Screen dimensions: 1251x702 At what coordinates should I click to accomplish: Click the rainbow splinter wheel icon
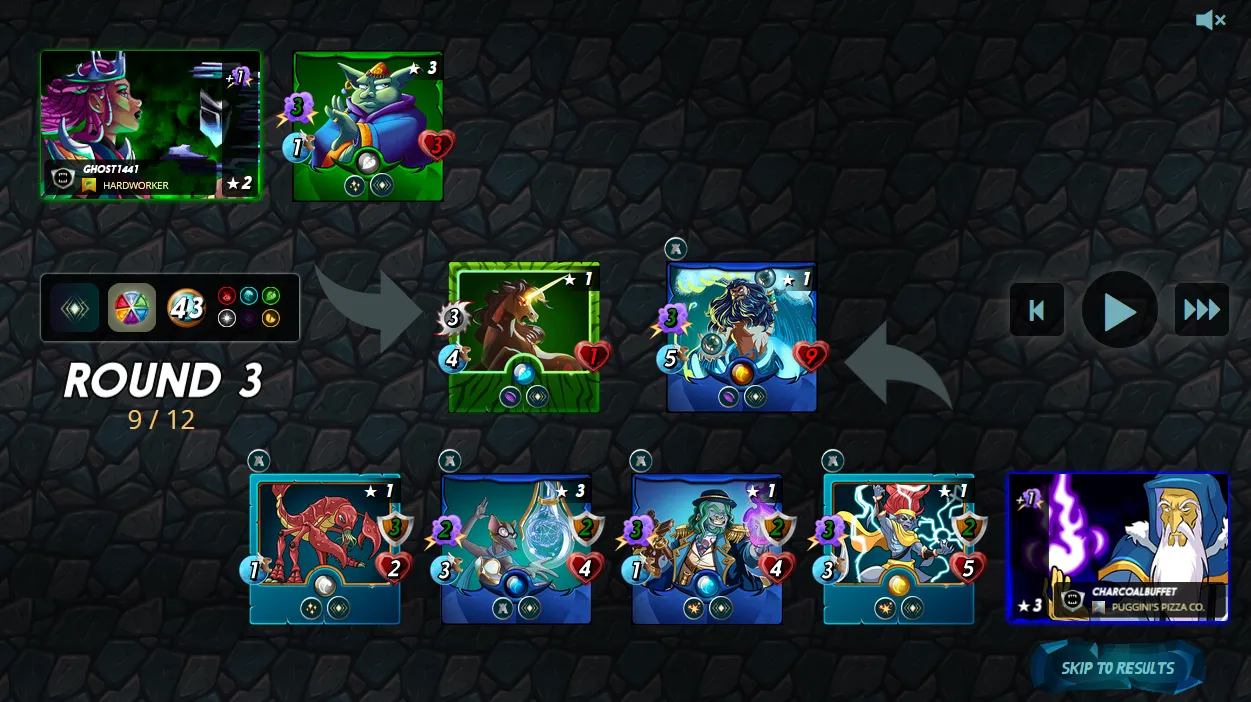pyautogui.click(x=132, y=308)
